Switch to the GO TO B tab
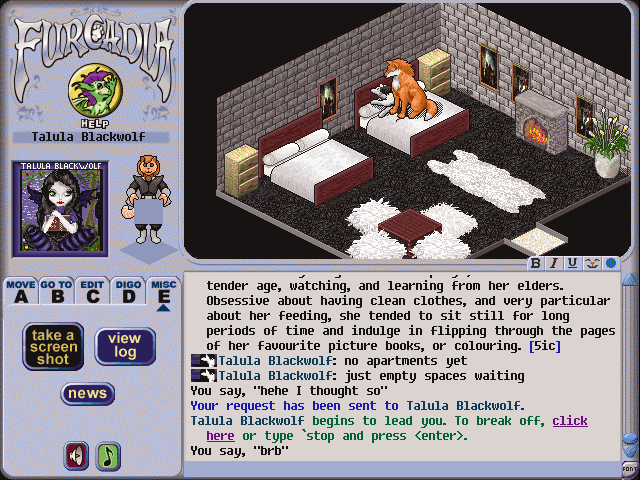The height and width of the screenshot is (480, 640). [56, 291]
